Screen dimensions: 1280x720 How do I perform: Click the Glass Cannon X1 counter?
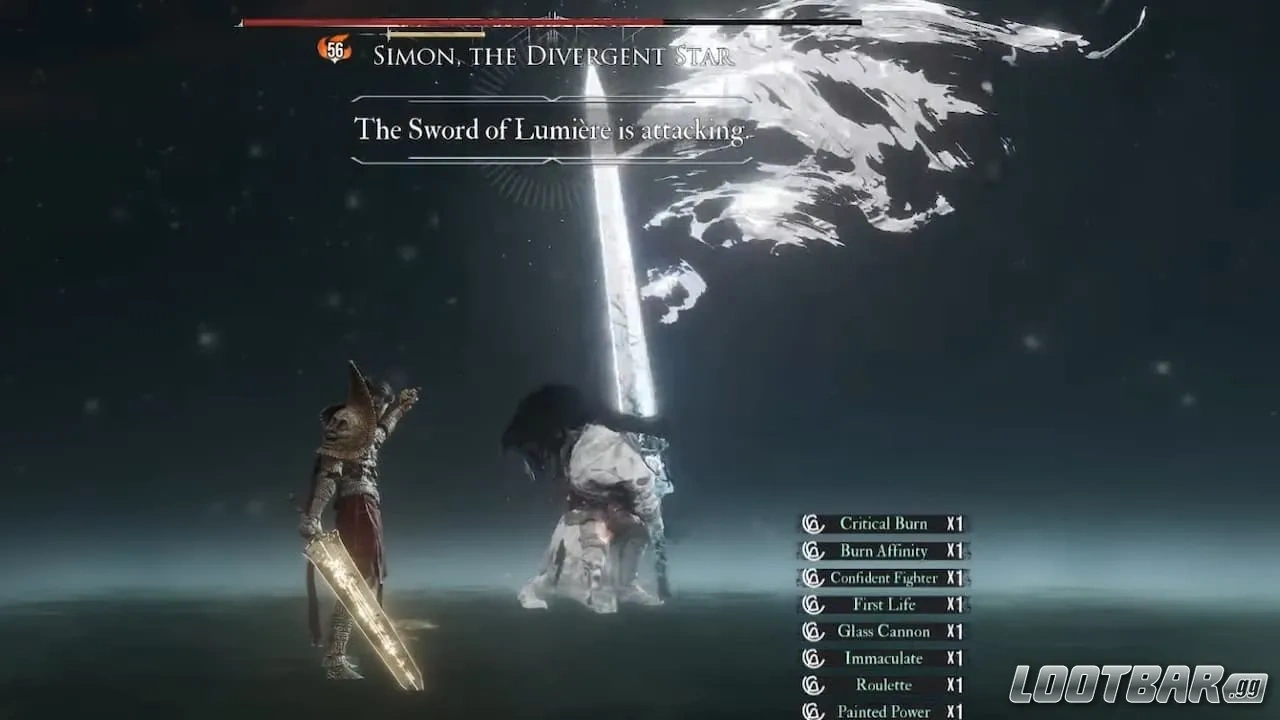954,631
